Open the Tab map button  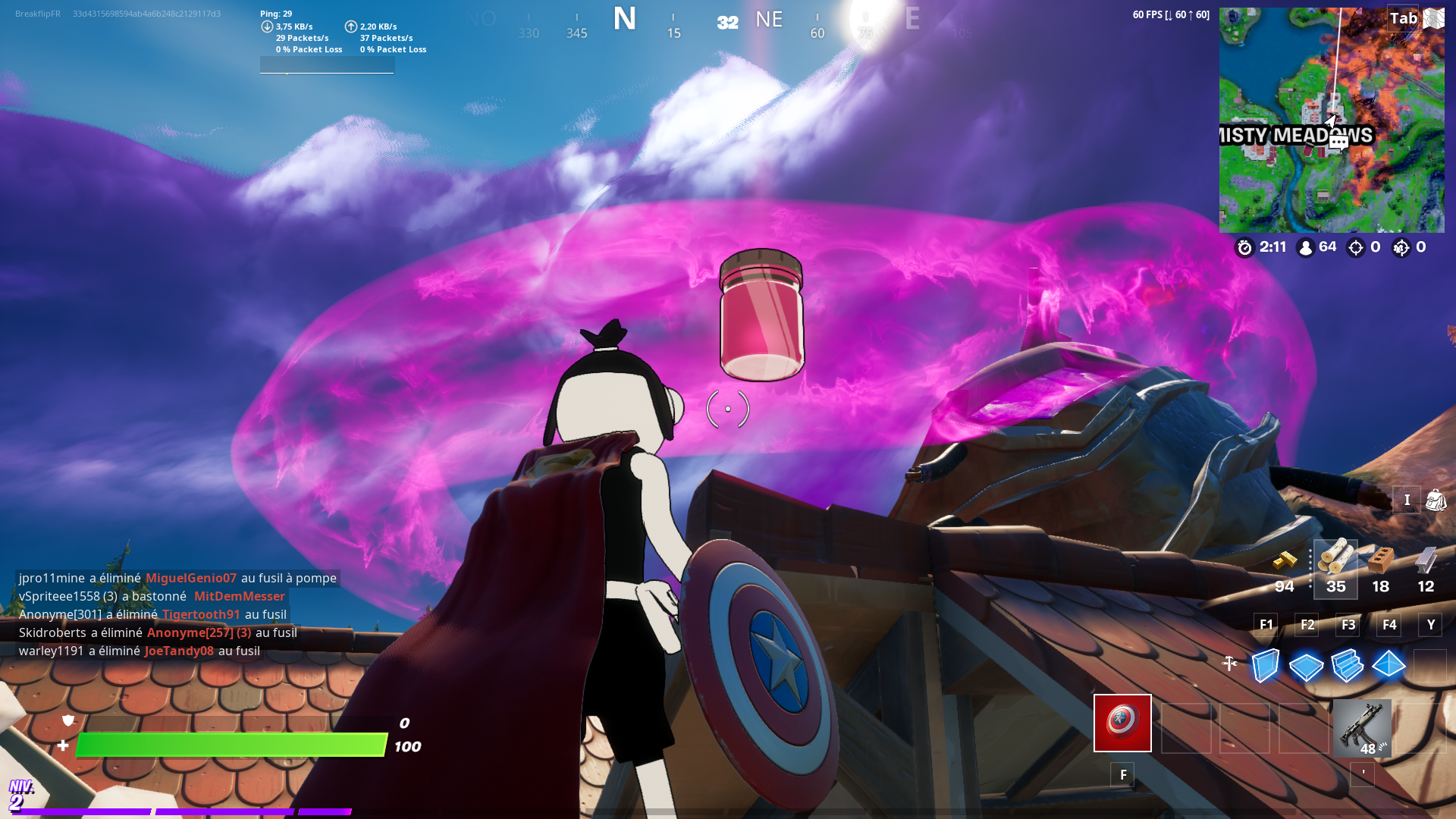pos(1403,18)
